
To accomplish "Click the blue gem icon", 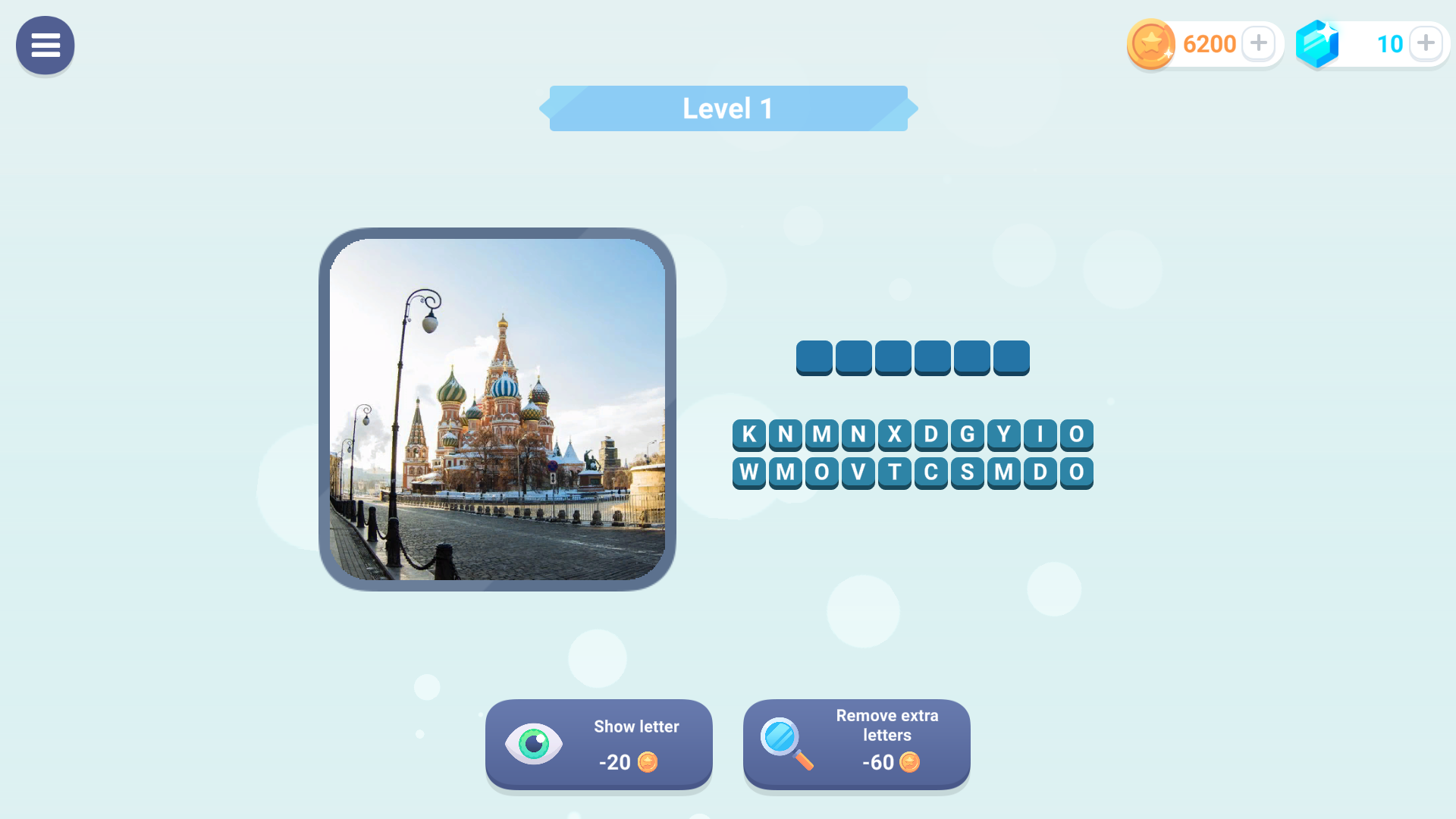I will 1317,43.
